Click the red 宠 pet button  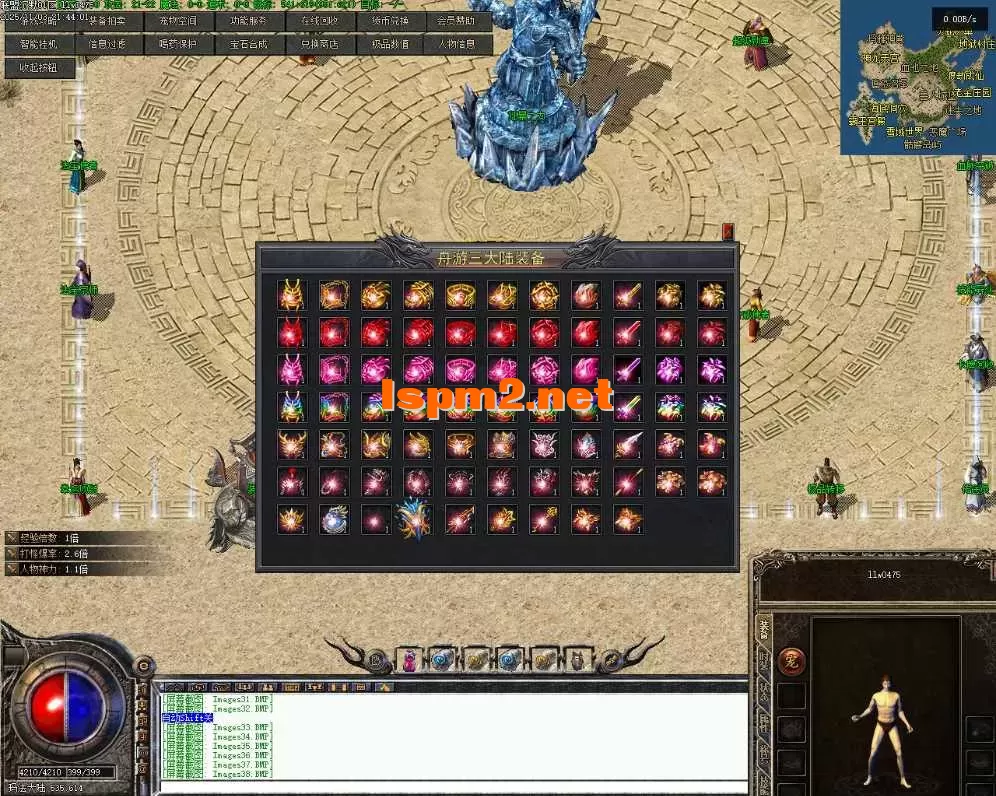(x=792, y=661)
